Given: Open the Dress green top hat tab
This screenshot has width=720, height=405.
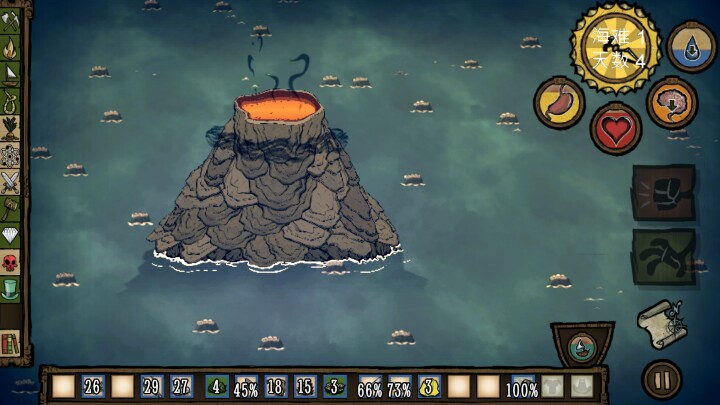Looking at the screenshot, I should [11, 290].
